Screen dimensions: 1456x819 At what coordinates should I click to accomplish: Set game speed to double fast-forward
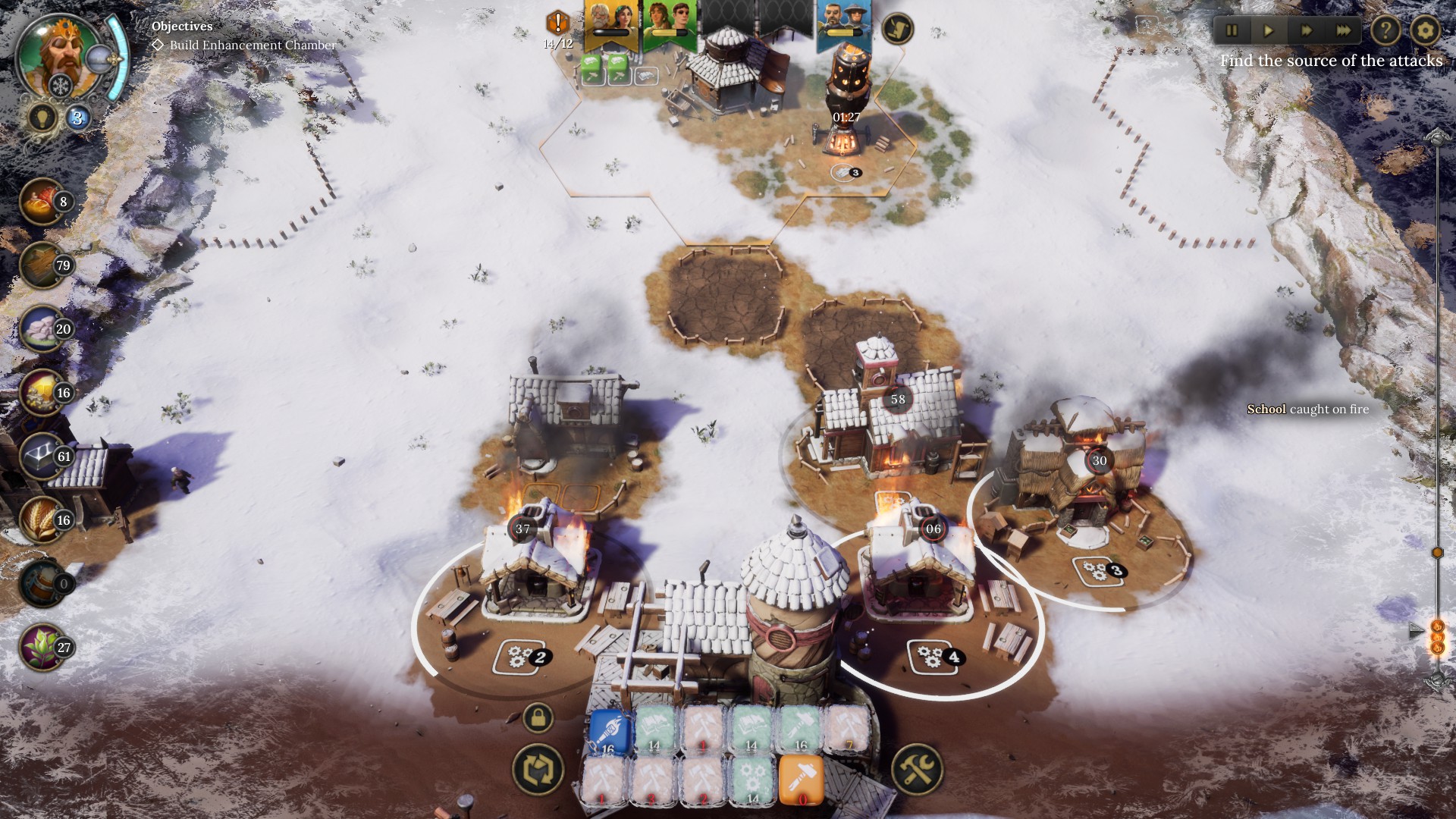[1306, 31]
